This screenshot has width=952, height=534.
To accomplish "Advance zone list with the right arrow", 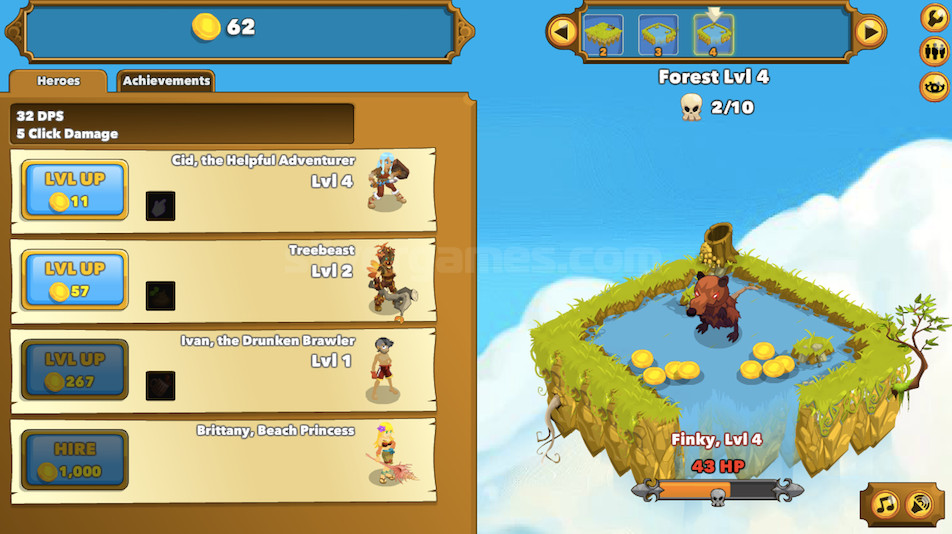I will coord(870,33).
